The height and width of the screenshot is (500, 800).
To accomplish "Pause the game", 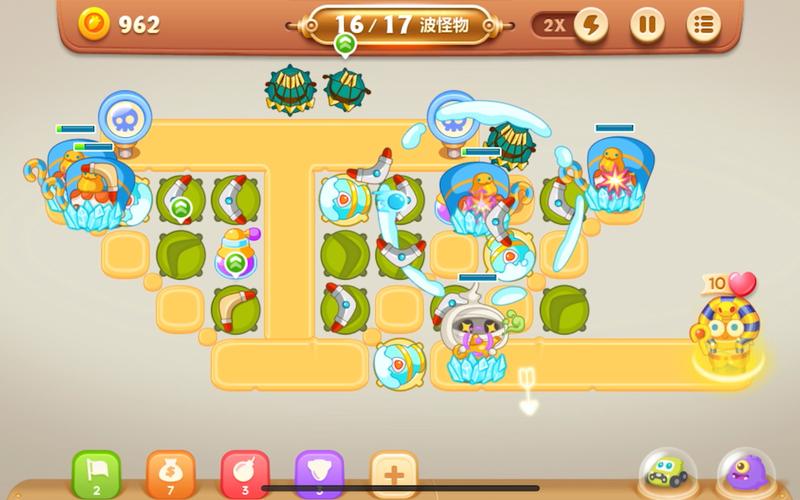I will (x=647, y=24).
